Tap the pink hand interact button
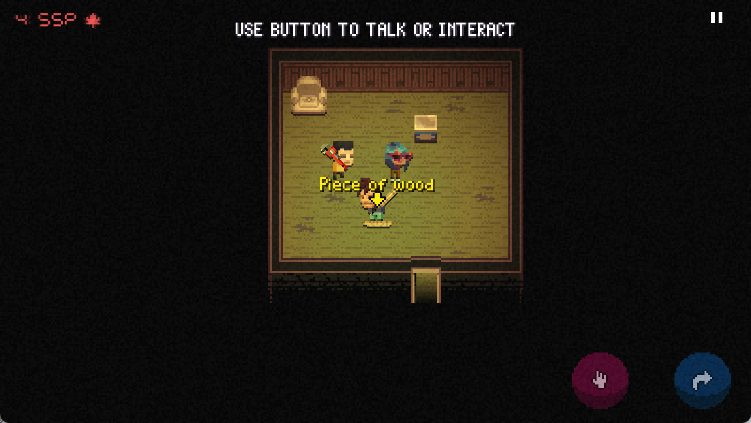 pos(600,380)
